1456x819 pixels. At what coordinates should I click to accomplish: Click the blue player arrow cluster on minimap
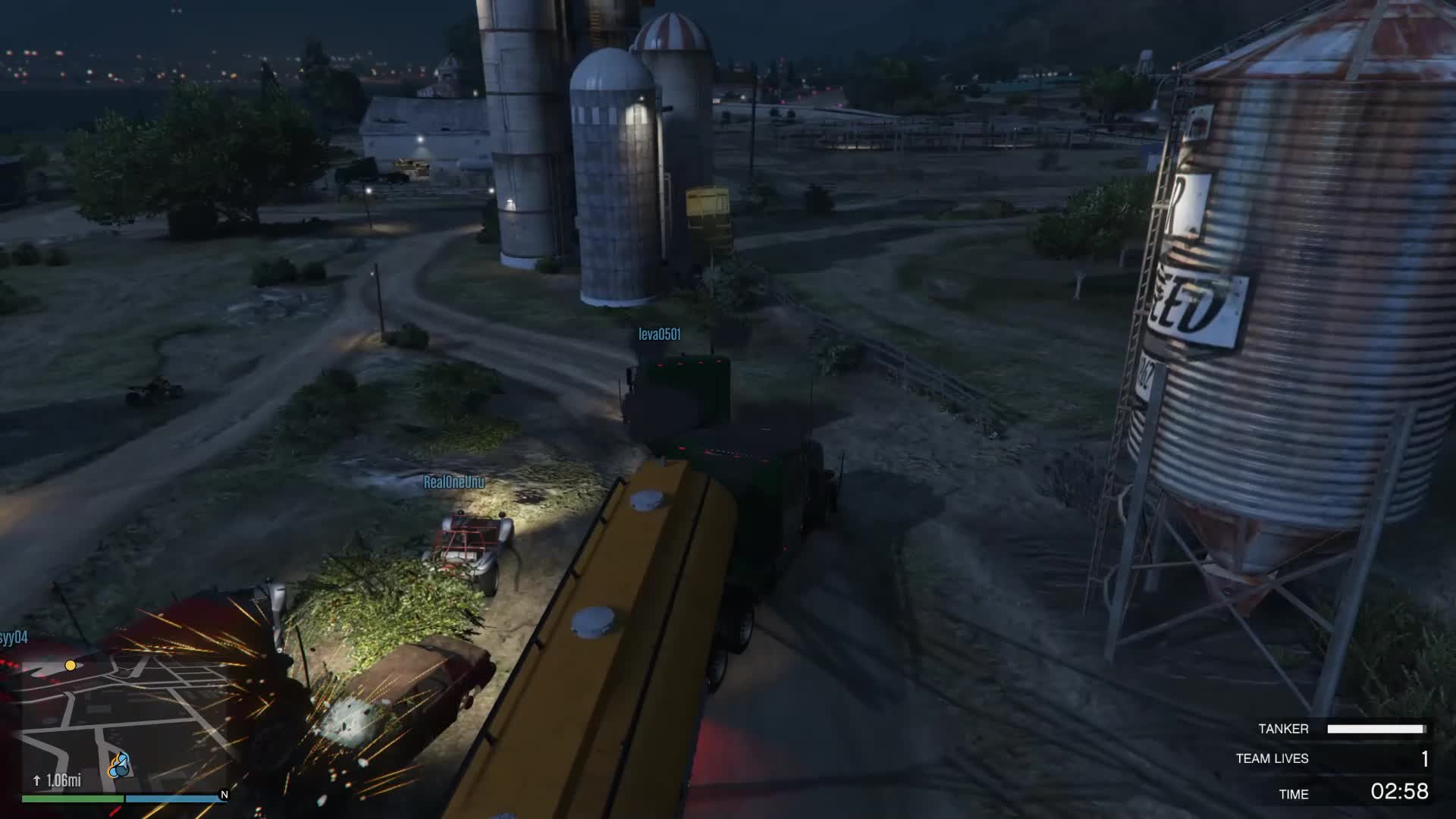(118, 766)
